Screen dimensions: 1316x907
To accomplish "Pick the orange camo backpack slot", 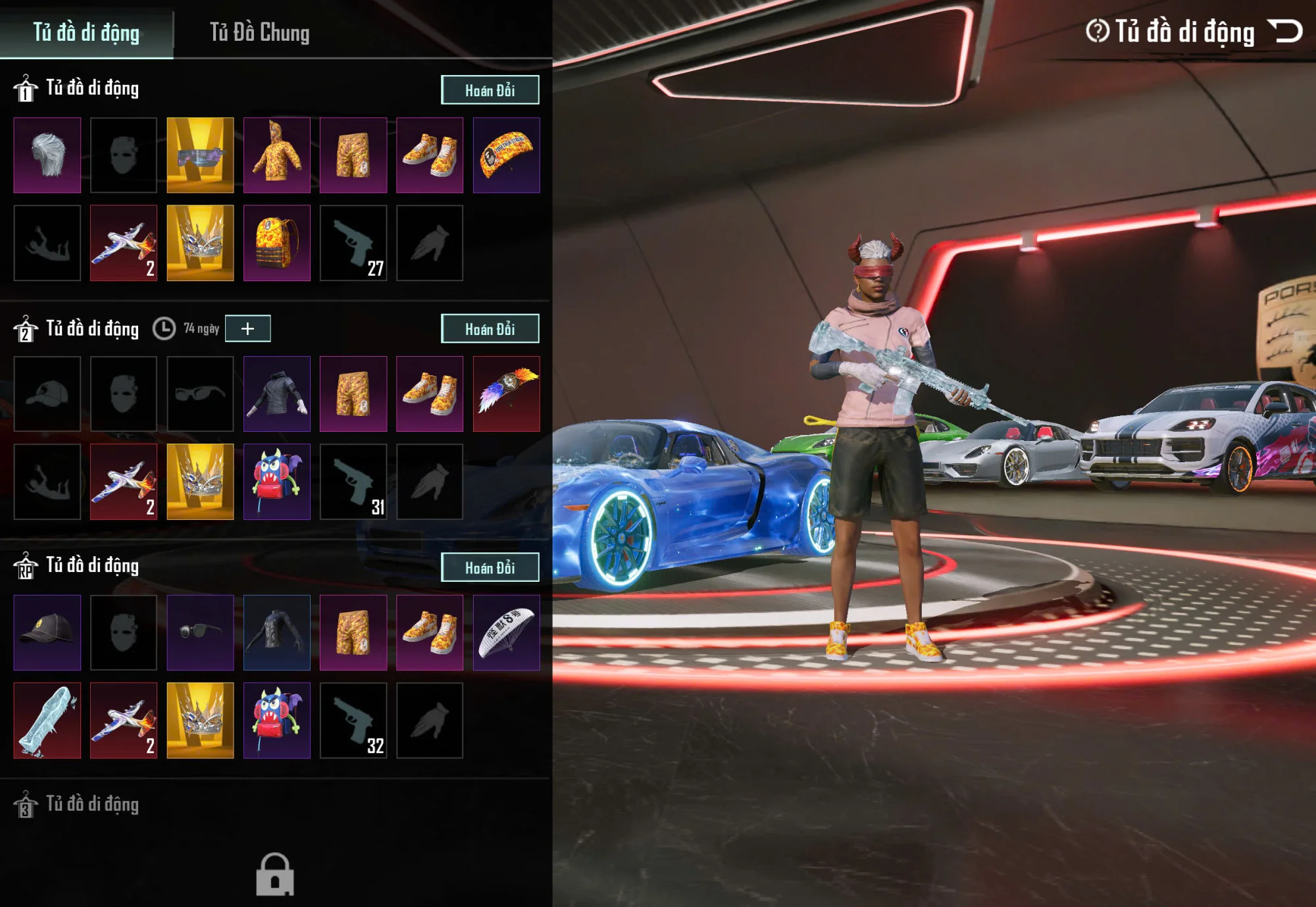I will (276, 243).
